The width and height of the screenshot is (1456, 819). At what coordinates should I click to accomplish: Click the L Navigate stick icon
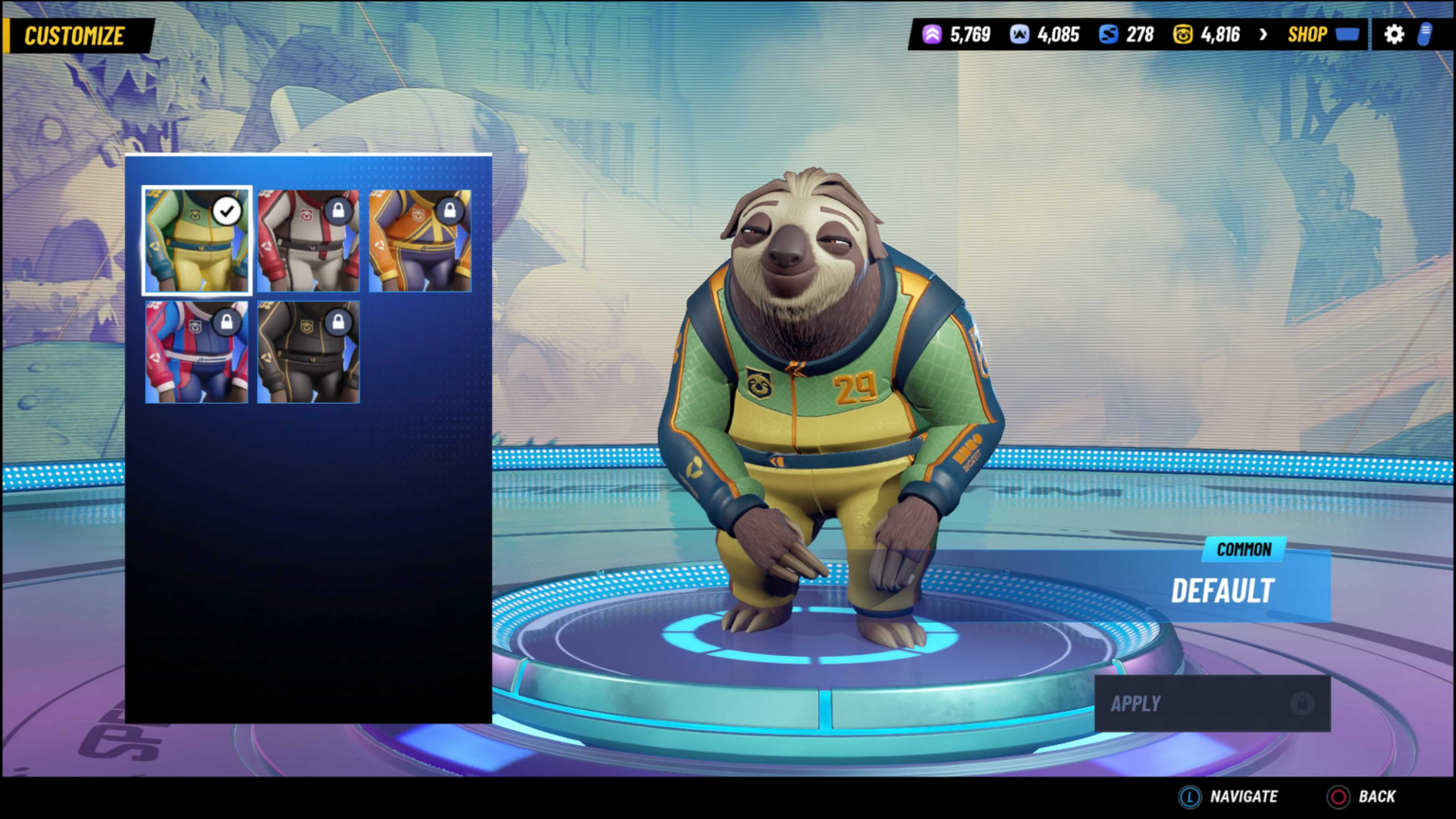pos(1188,796)
